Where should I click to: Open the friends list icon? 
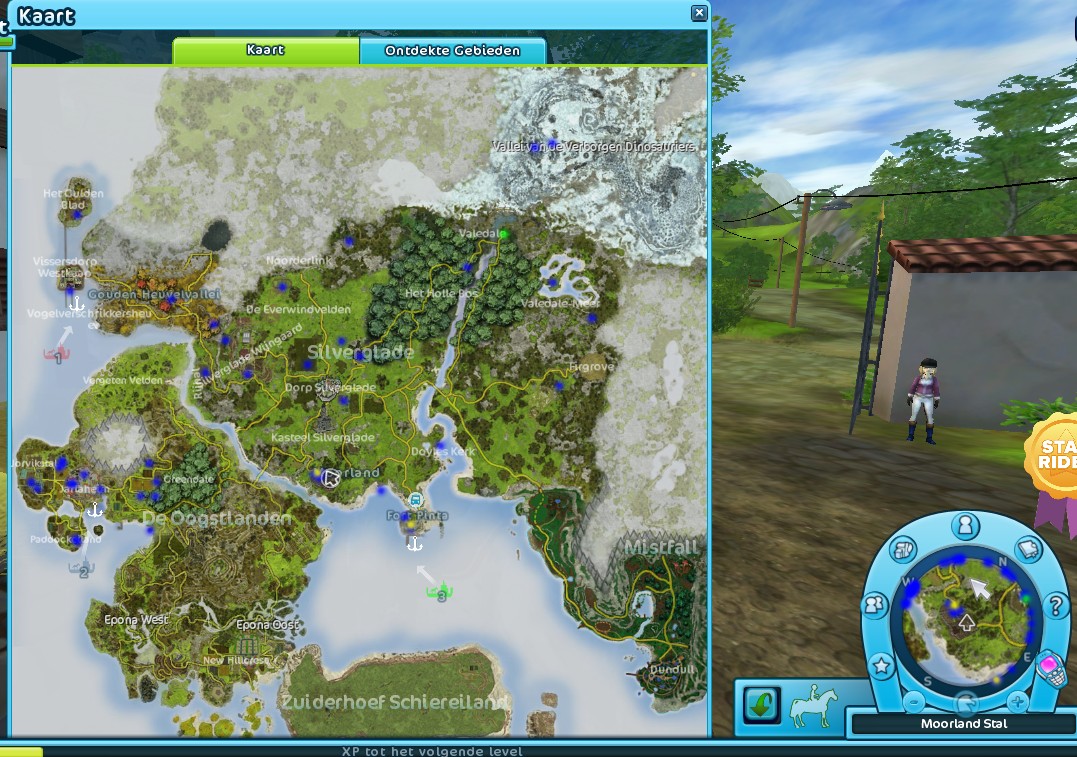pyautogui.click(x=876, y=605)
